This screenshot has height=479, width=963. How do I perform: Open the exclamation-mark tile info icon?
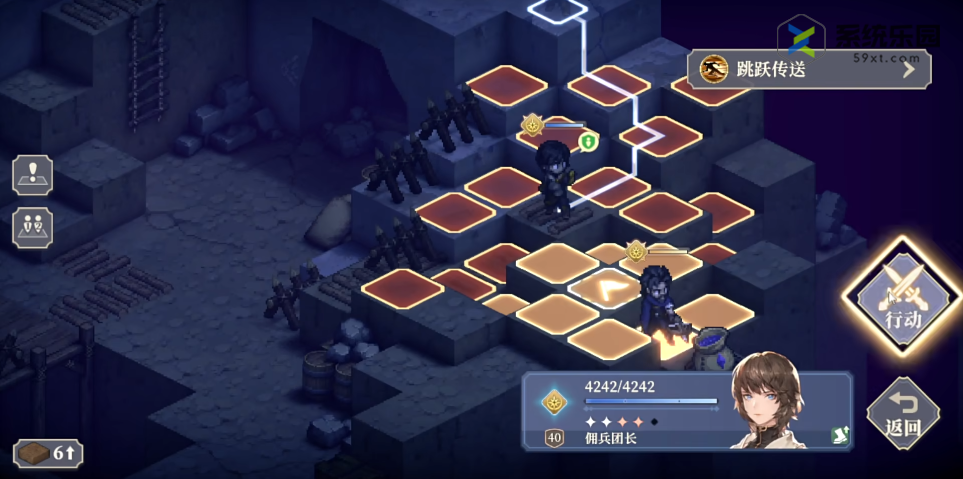point(32,174)
